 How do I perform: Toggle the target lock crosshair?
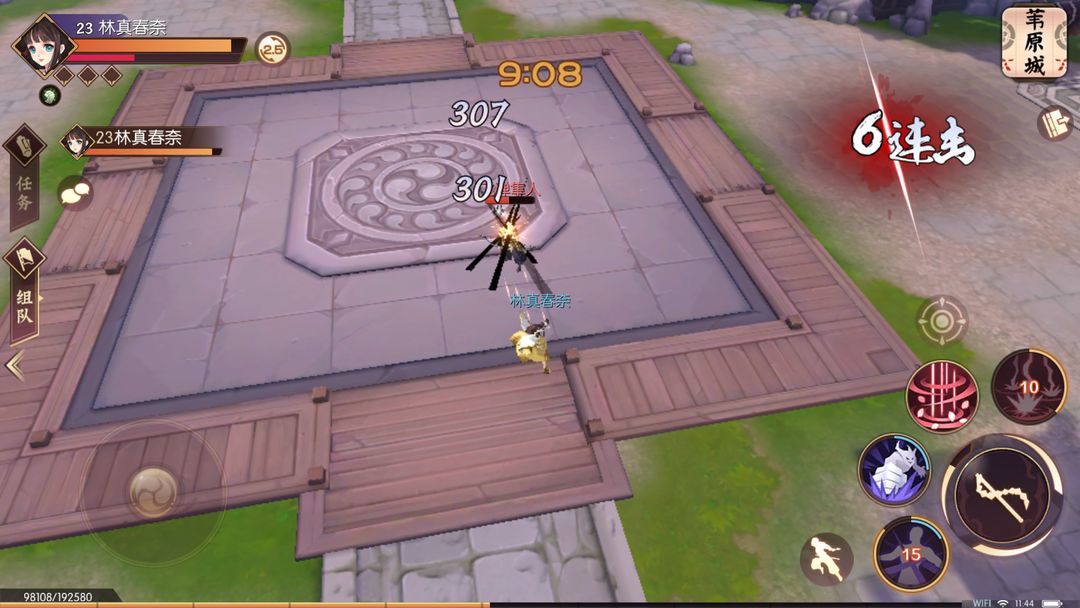coord(942,321)
